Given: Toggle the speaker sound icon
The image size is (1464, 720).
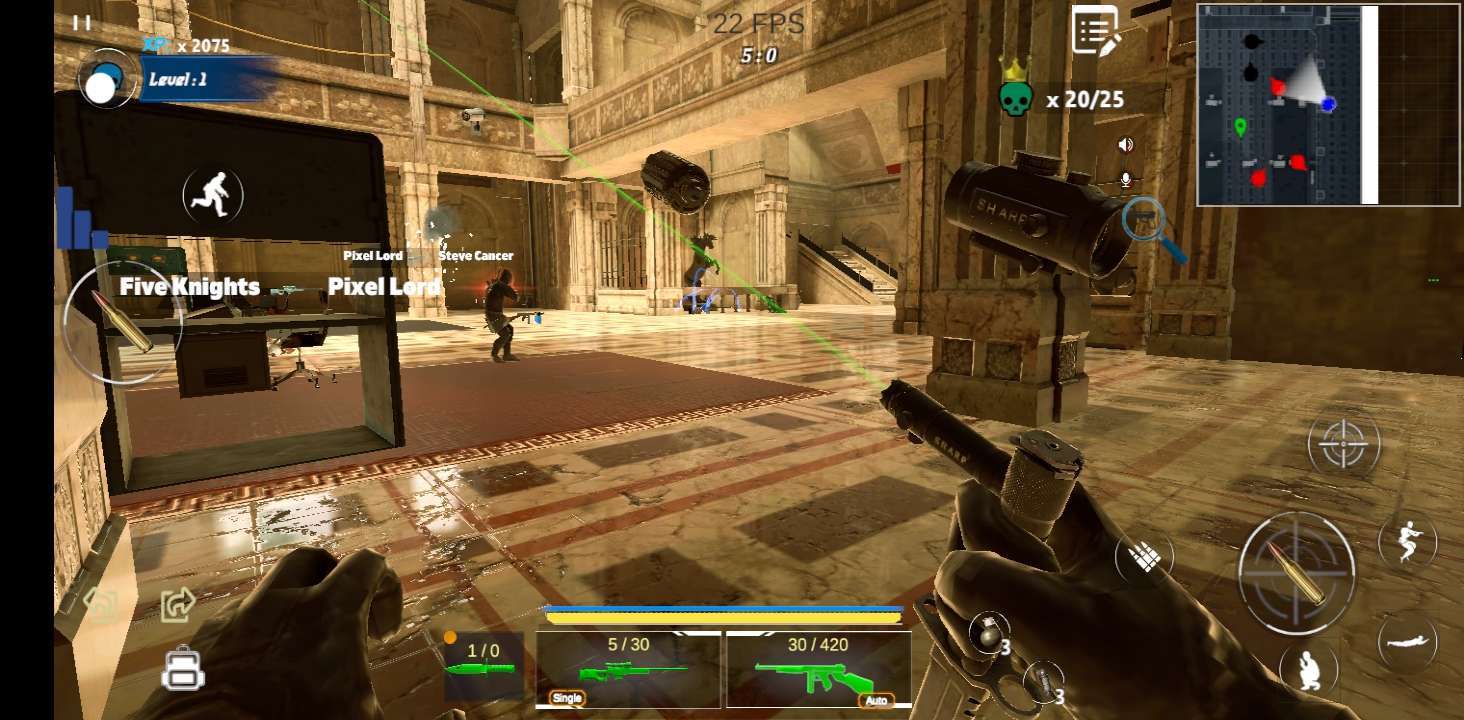Looking at the screenshot, I should 1126,145.
